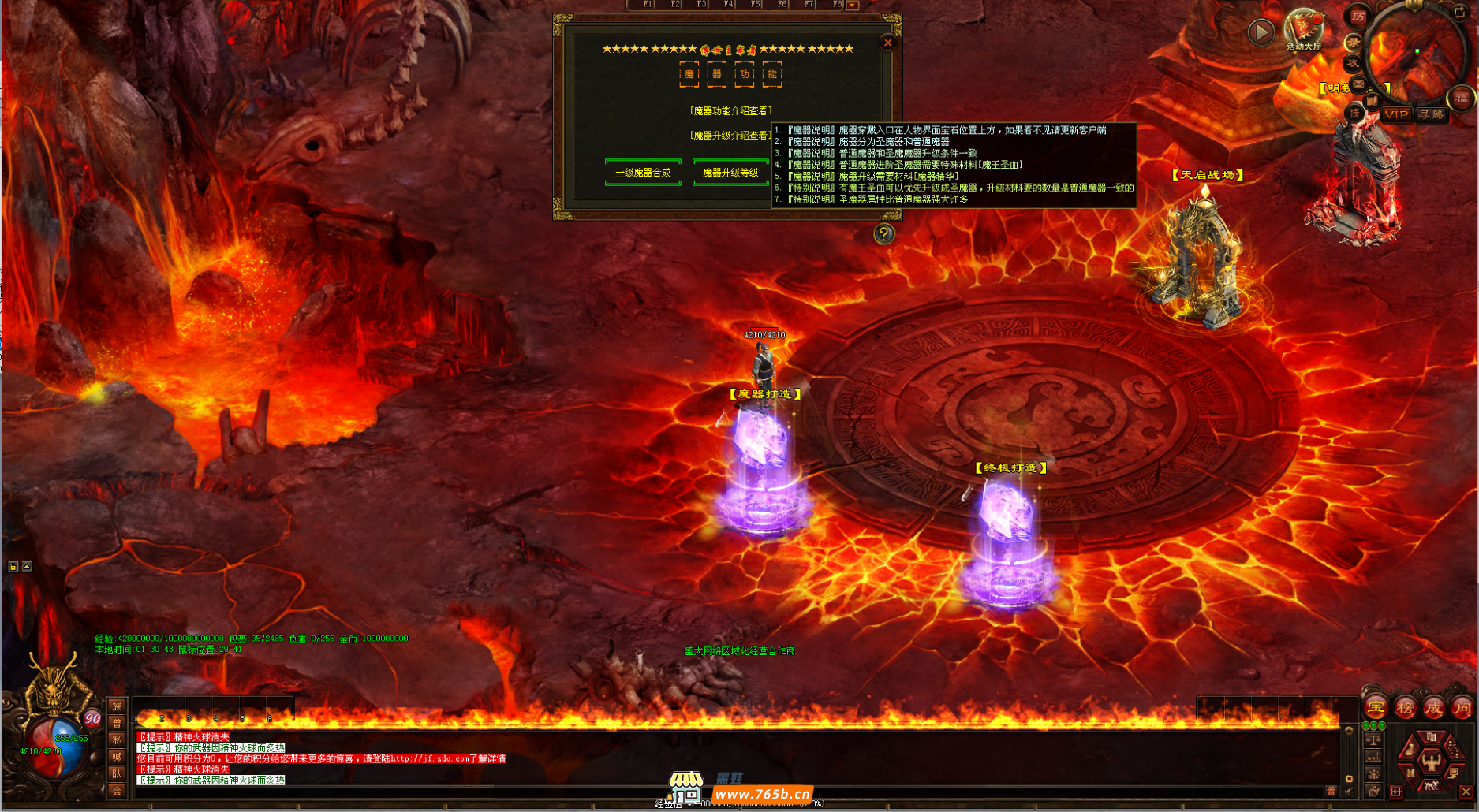The image size is (1479, 812).
Task: Open the 问 help orb
Action: click(x=1462, y=707)
